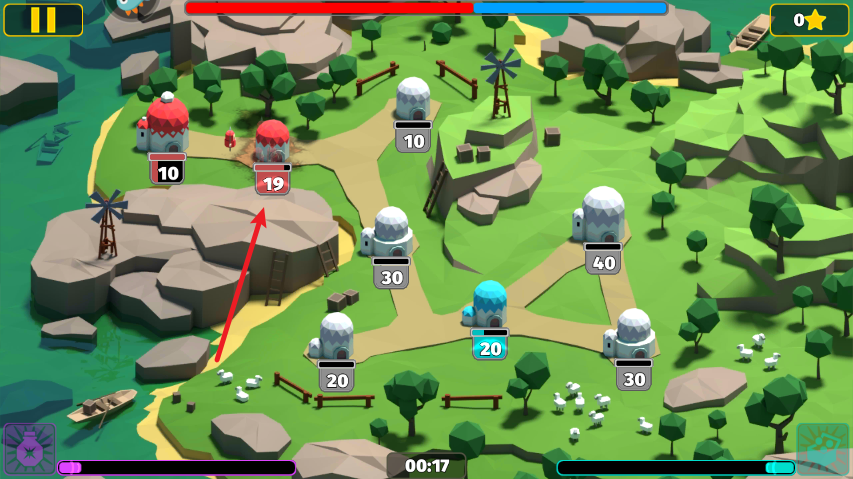Pick the neutral grey tower labeled 20

tap(336, 338)
